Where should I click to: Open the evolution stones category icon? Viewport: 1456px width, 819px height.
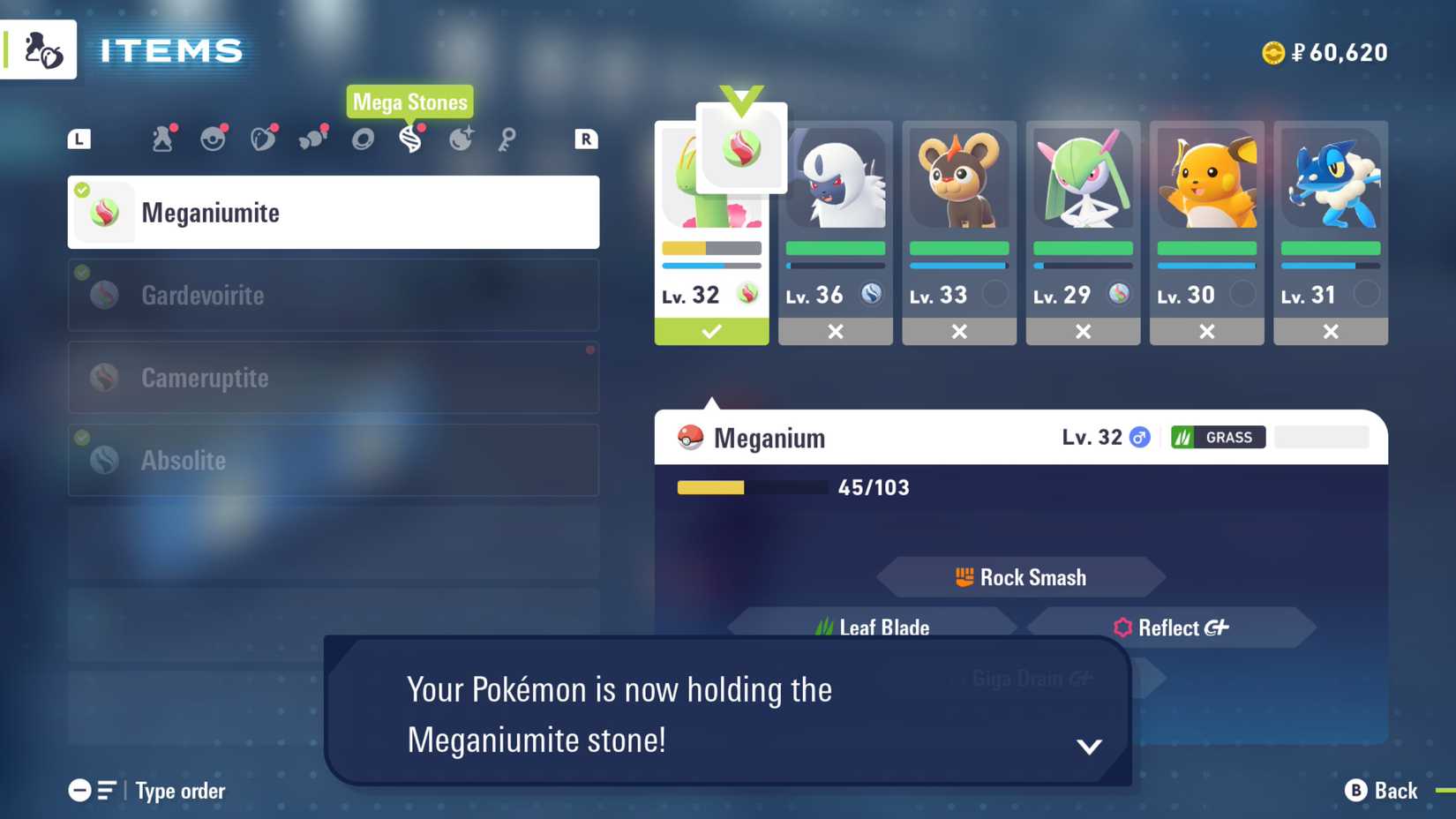click(x=462, y=139)
